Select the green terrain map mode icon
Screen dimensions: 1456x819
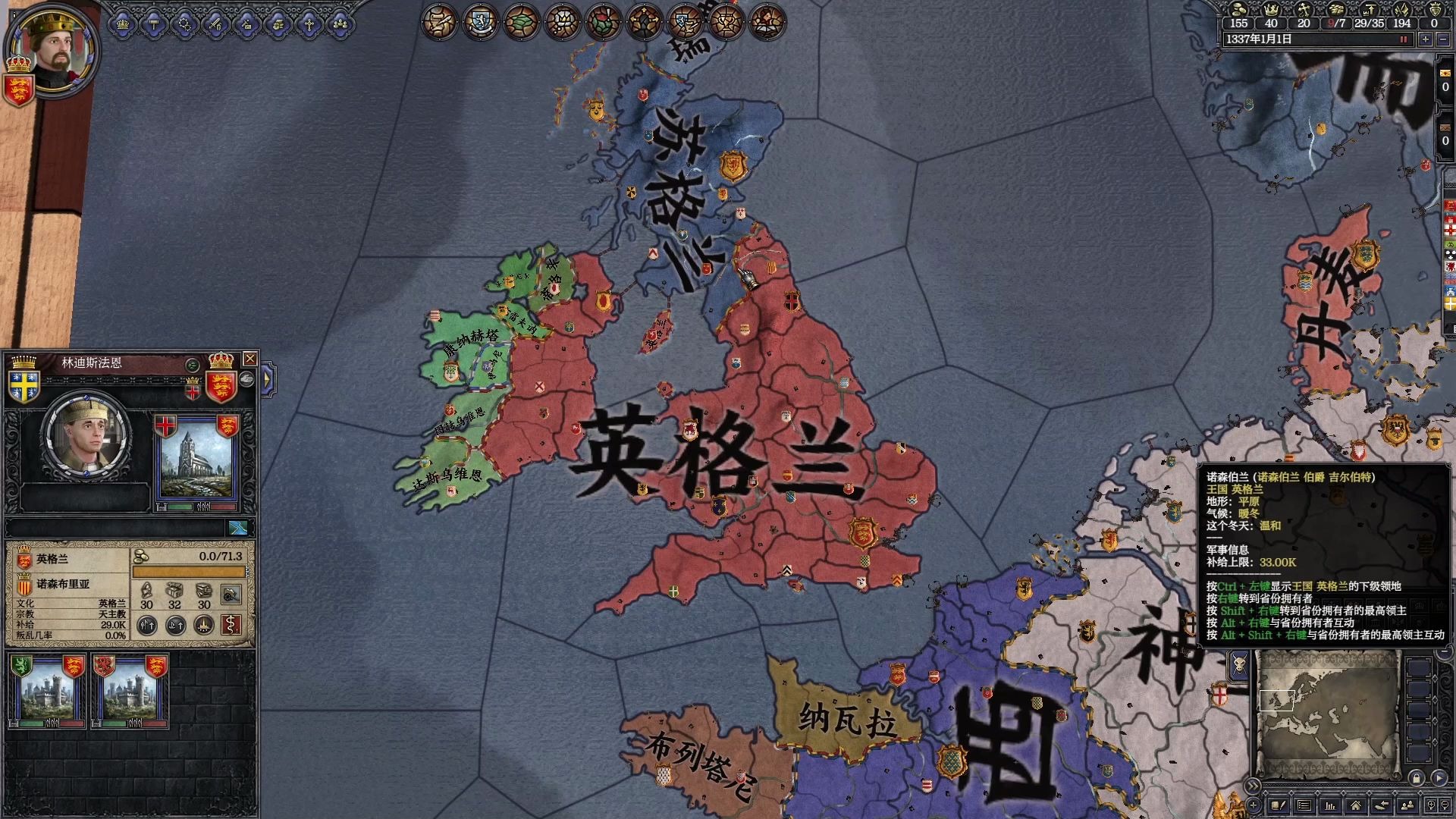click(x=522, y=21)
